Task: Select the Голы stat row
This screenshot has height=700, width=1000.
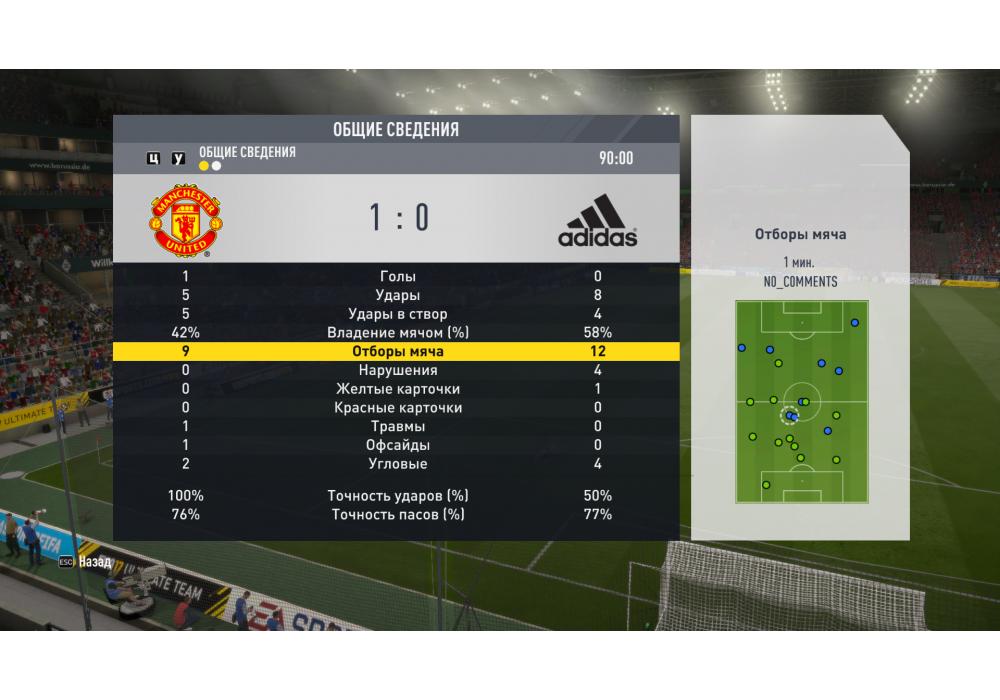Action: (x=397, y=277)
